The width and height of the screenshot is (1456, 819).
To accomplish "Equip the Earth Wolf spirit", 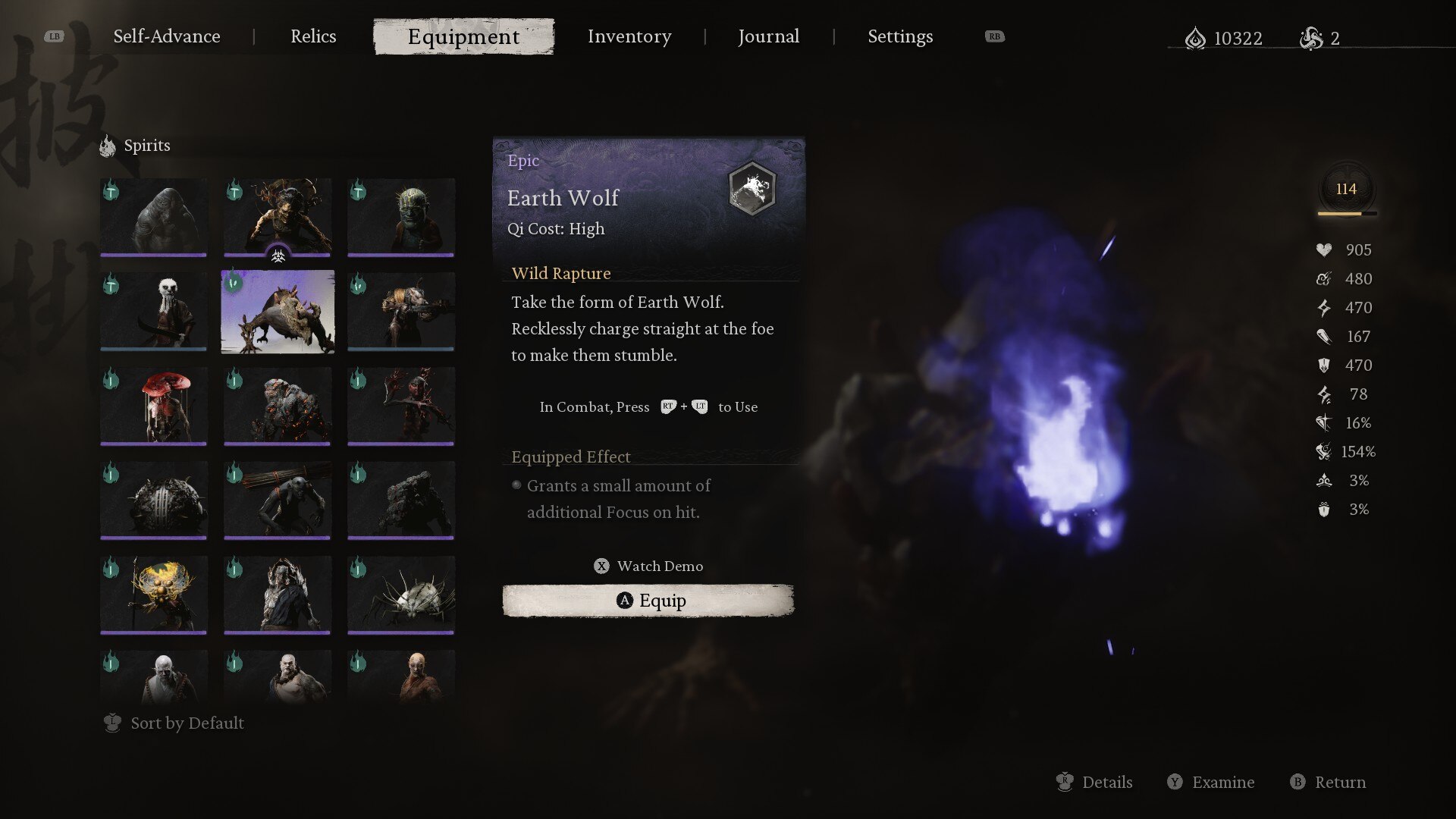I will pos(648,601).
